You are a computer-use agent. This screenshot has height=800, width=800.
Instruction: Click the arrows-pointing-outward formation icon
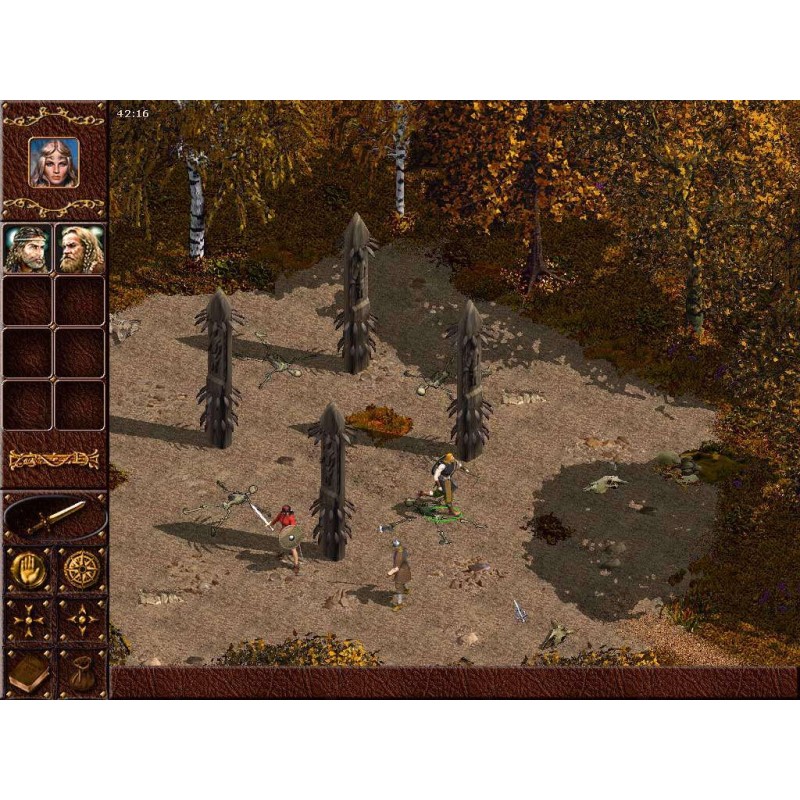(81, 621)
